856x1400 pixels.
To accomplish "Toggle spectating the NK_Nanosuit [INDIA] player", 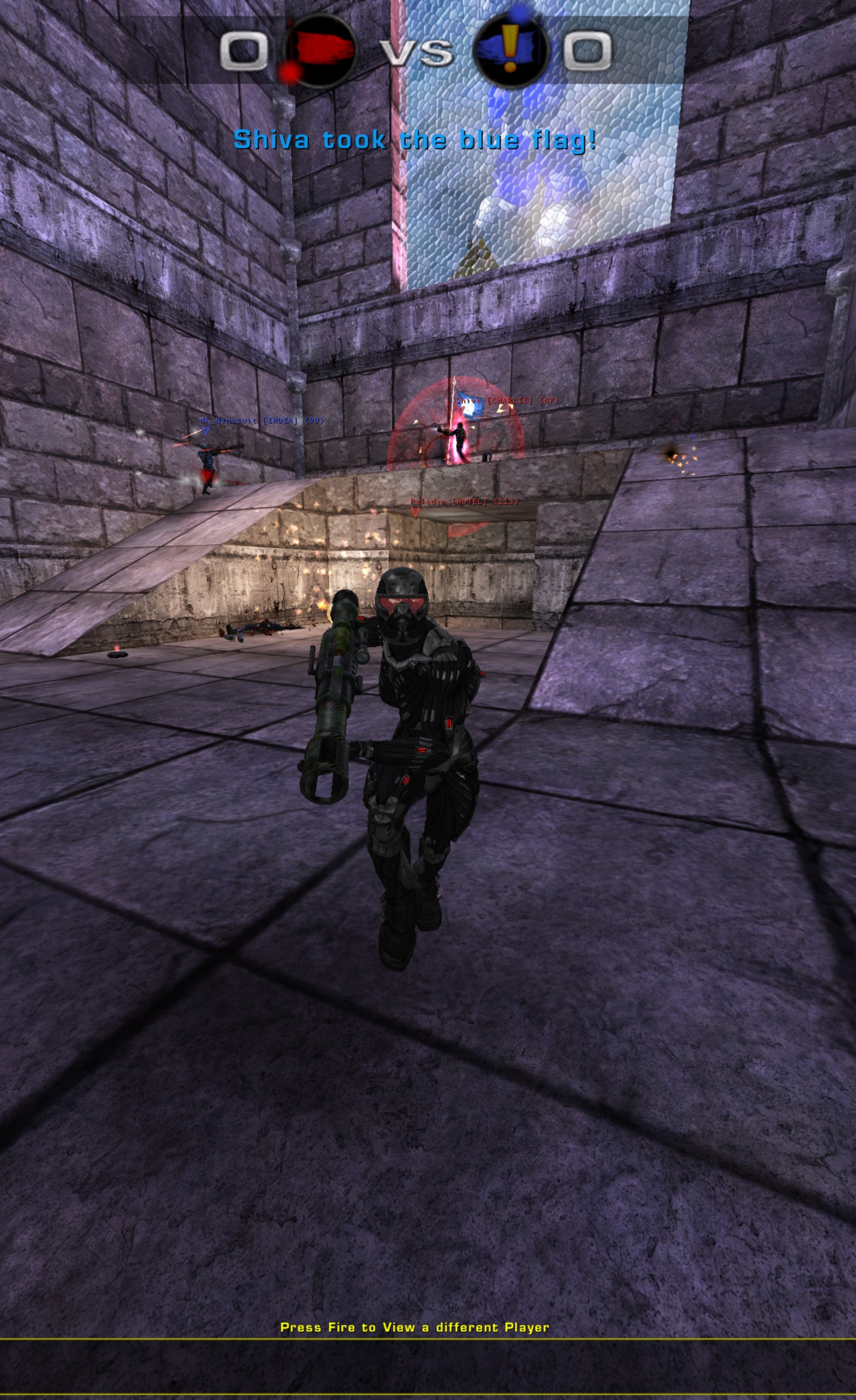I will pos(261,420).
